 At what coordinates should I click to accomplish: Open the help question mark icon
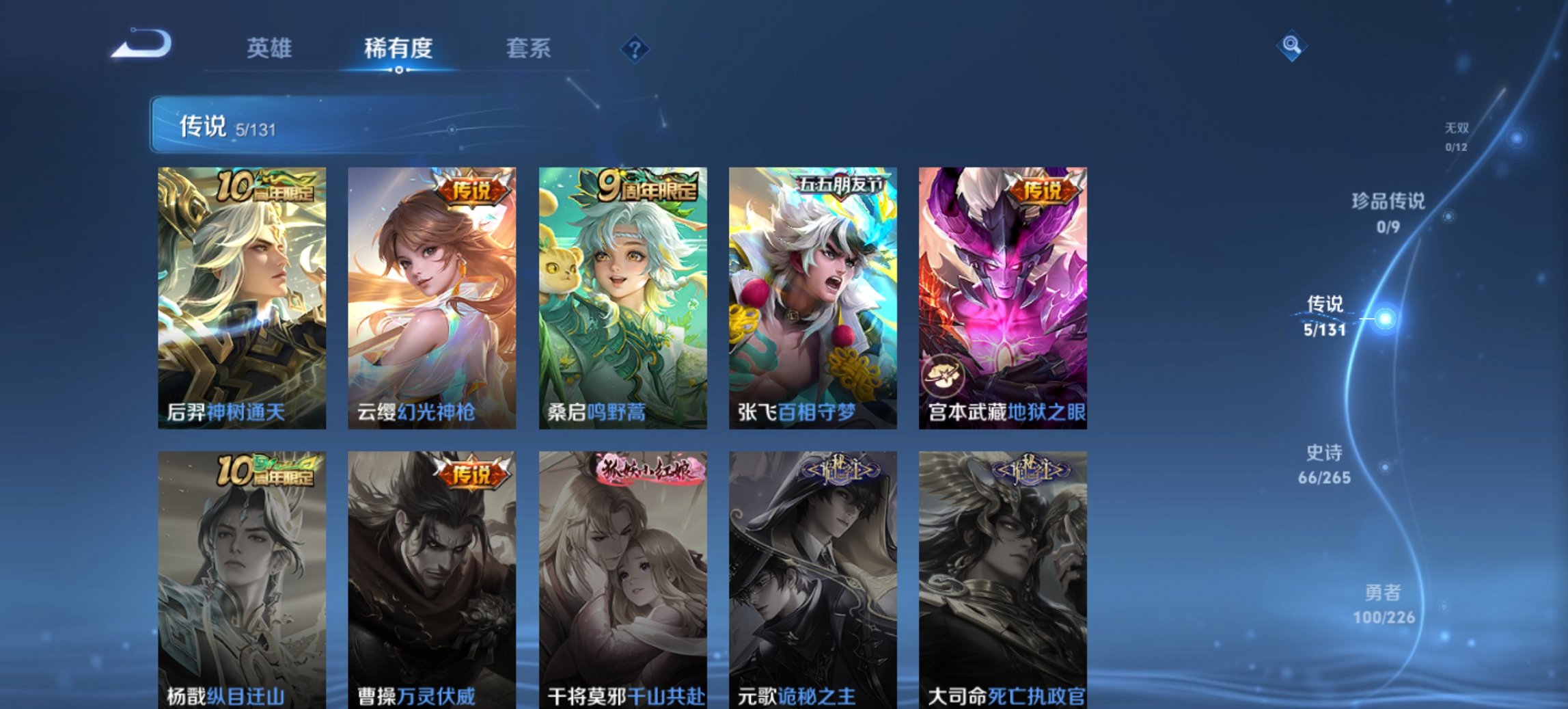tap(635, 48)
